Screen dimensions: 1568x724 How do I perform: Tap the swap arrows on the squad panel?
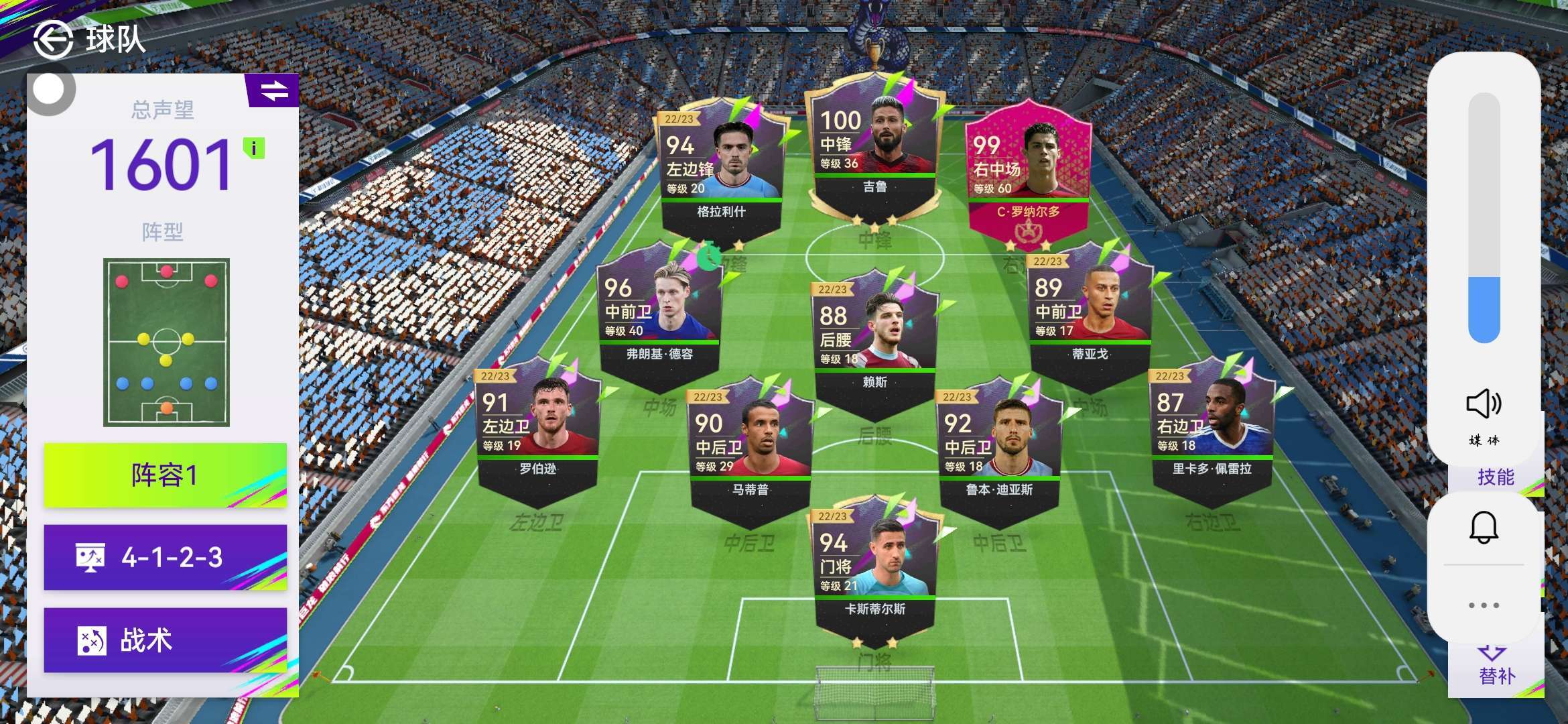coord(274,90)
